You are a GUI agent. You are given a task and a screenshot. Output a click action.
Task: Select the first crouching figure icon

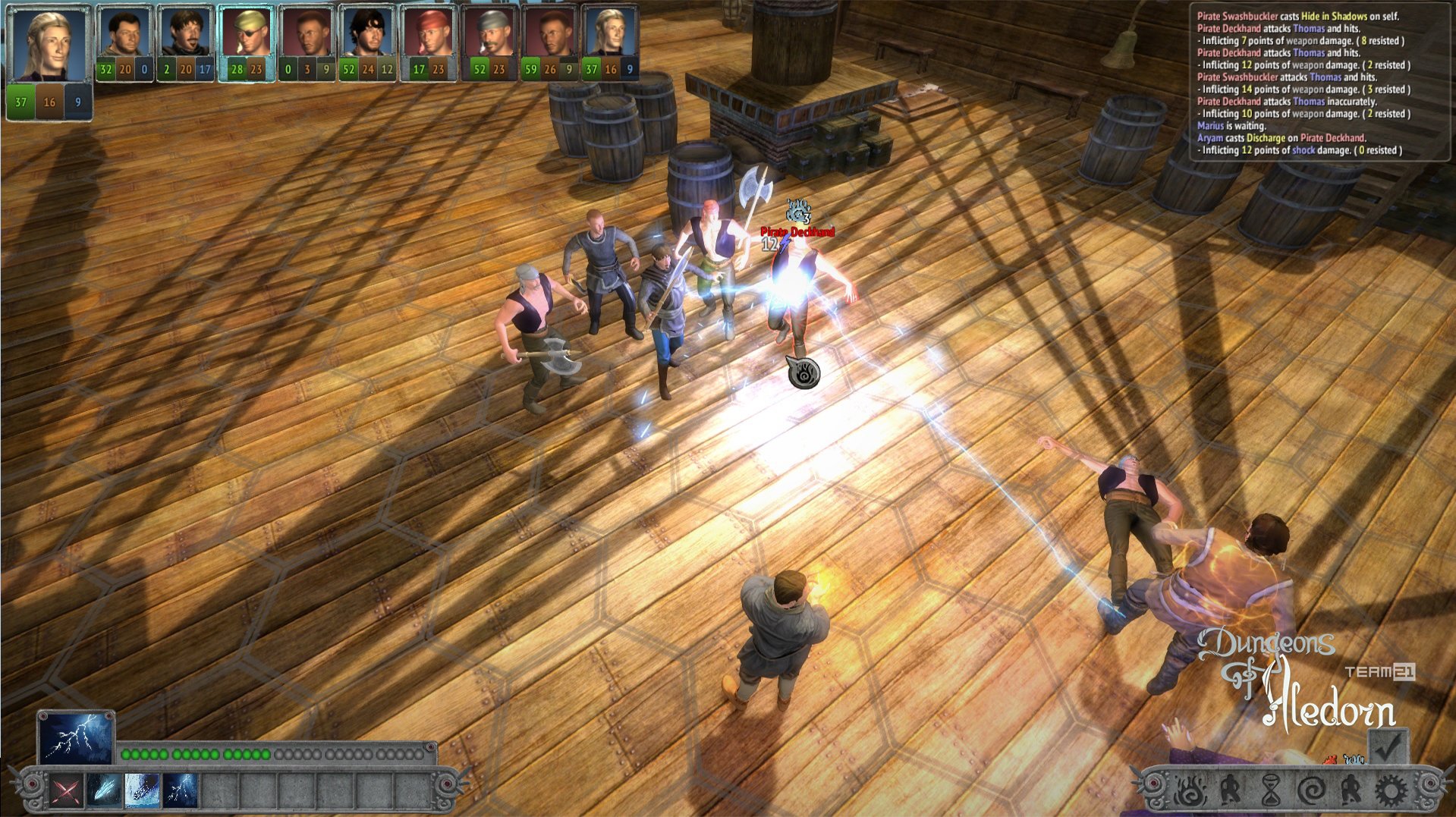(x=1231, y=790)
